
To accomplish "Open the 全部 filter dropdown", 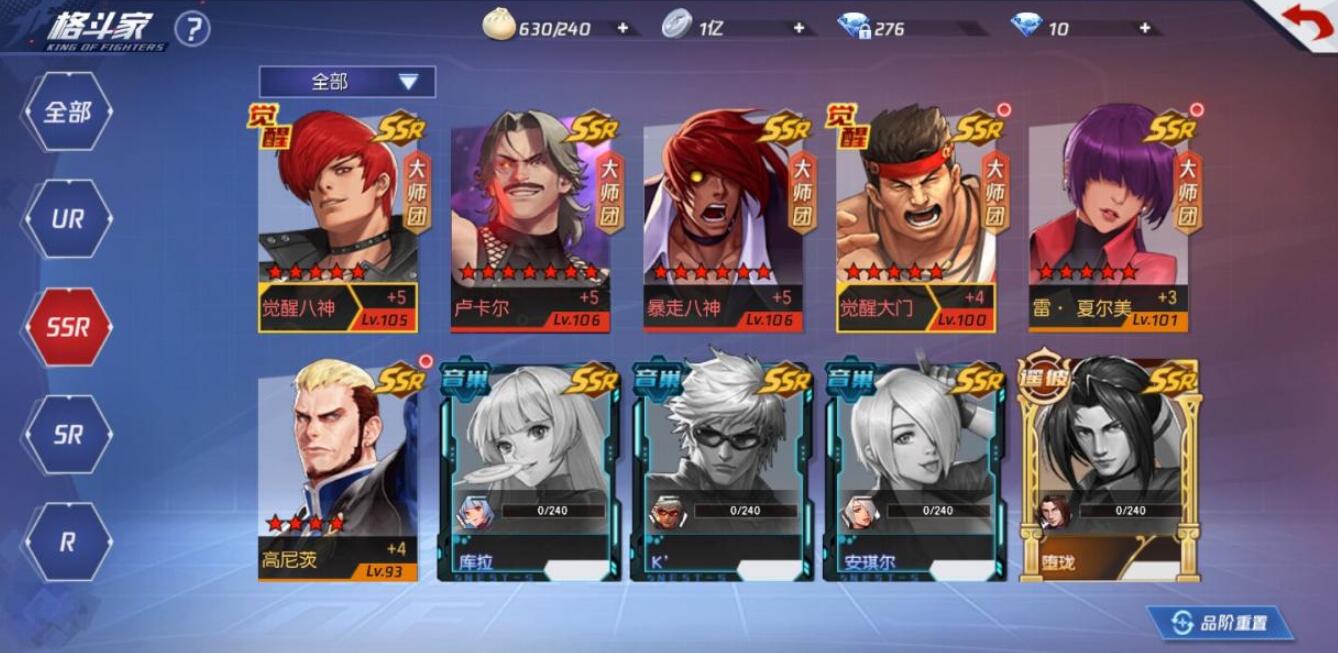I will pos(347,82).
